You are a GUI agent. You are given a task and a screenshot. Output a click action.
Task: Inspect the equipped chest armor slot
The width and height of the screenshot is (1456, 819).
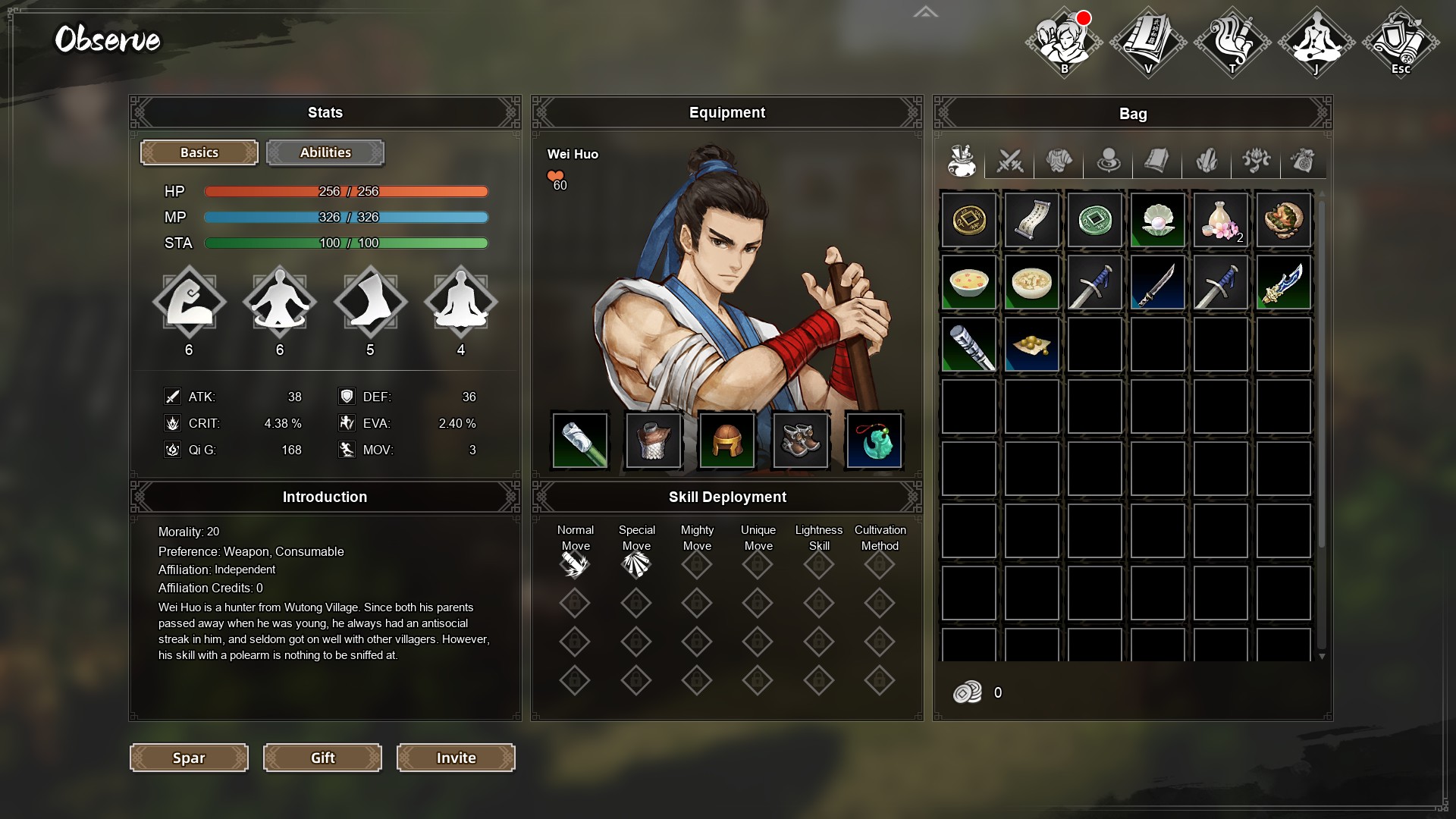[x=654, y=441]
